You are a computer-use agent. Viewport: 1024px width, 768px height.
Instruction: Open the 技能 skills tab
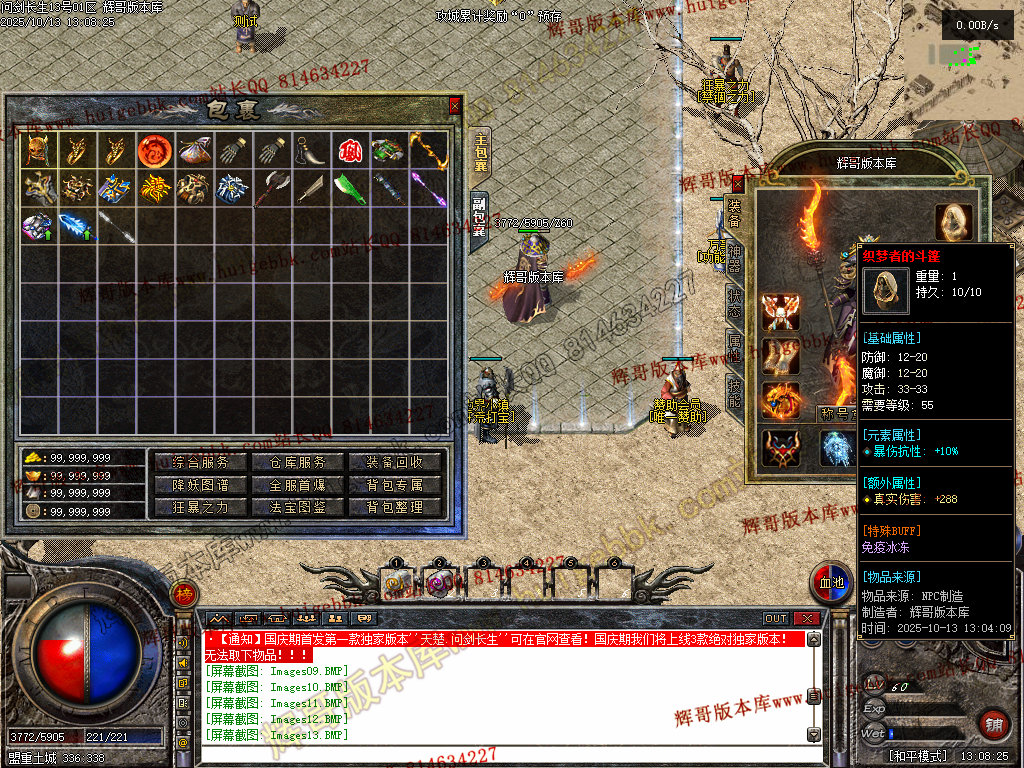tap(734, 397)
